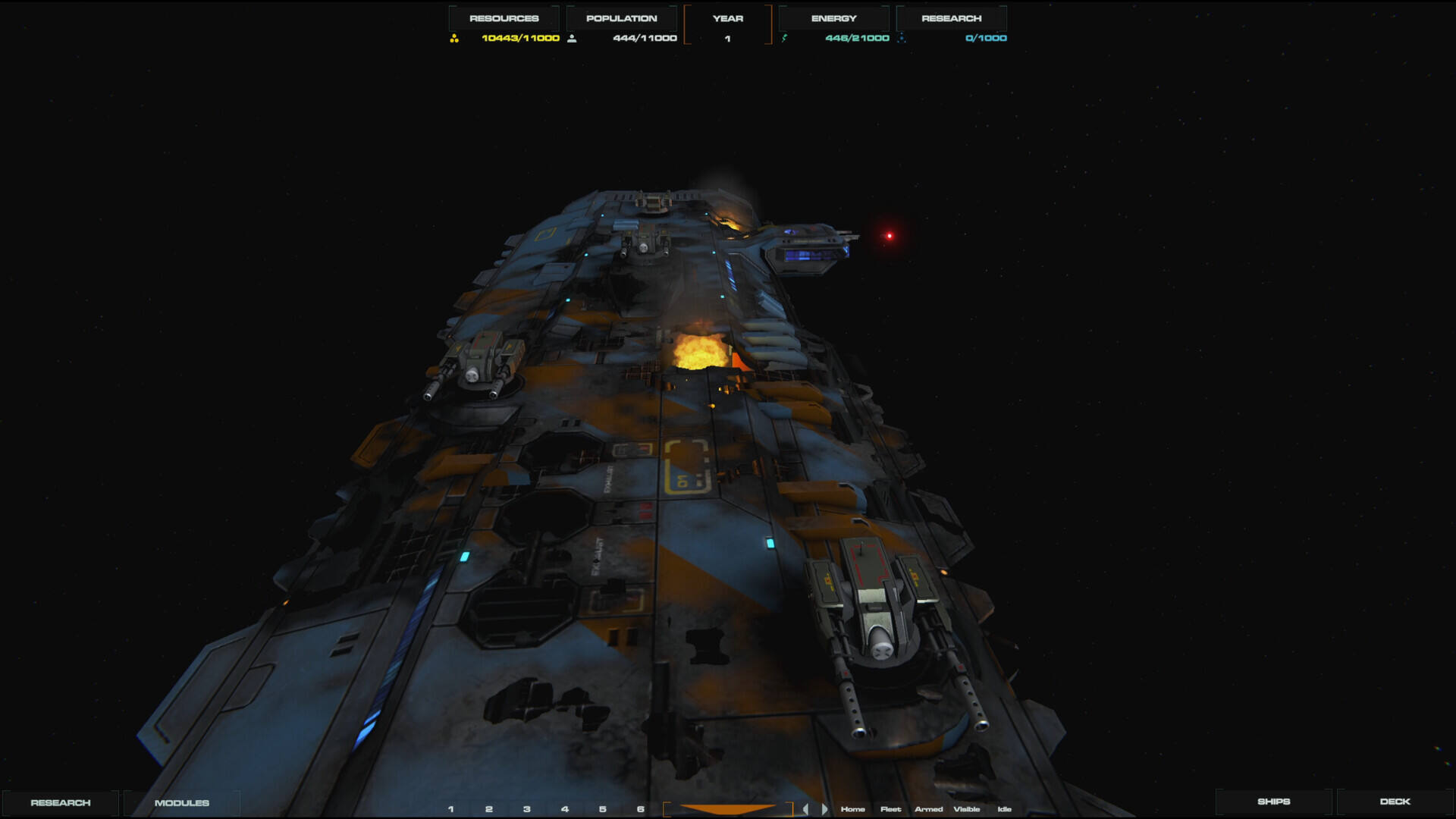Click the orange bracketed center panel toggle
Viewport: 1456px width, 819px height.
click(728, 809)
